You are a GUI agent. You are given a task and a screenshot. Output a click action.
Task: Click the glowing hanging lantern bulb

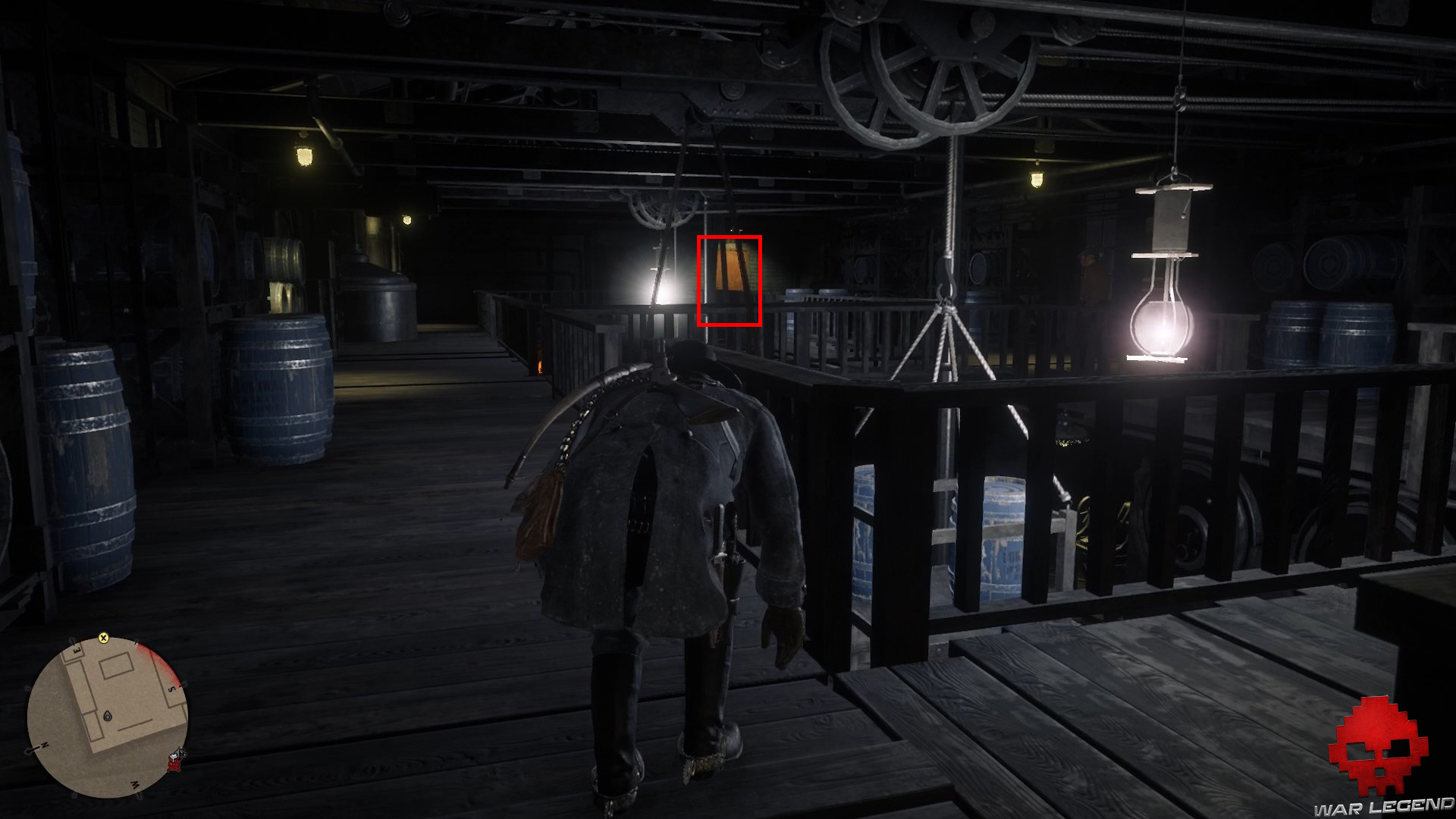[x=1159, y=326]
